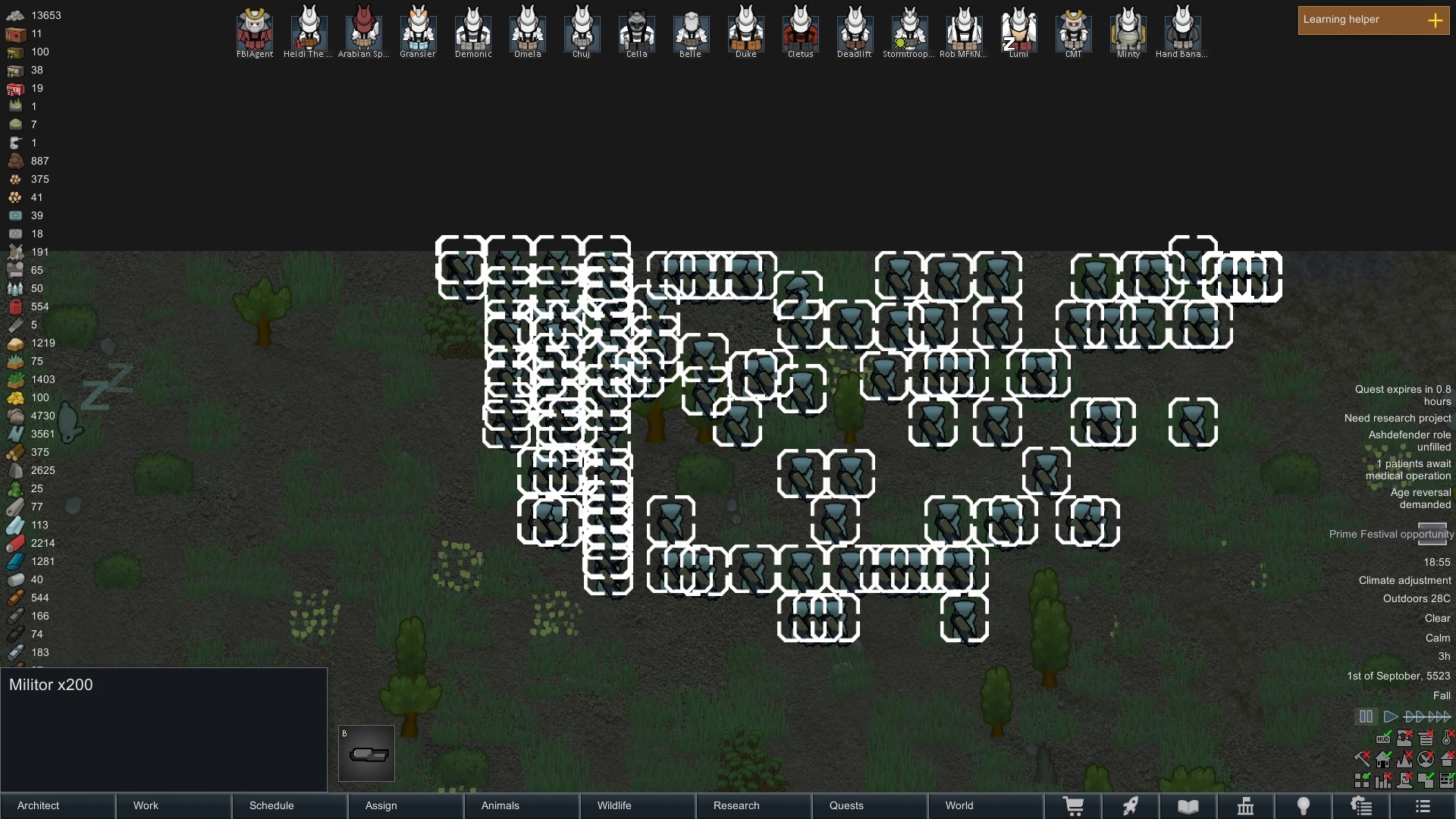Enable the temperature overlay
The image size is (1456, 819).
[x=1446, y=739]
